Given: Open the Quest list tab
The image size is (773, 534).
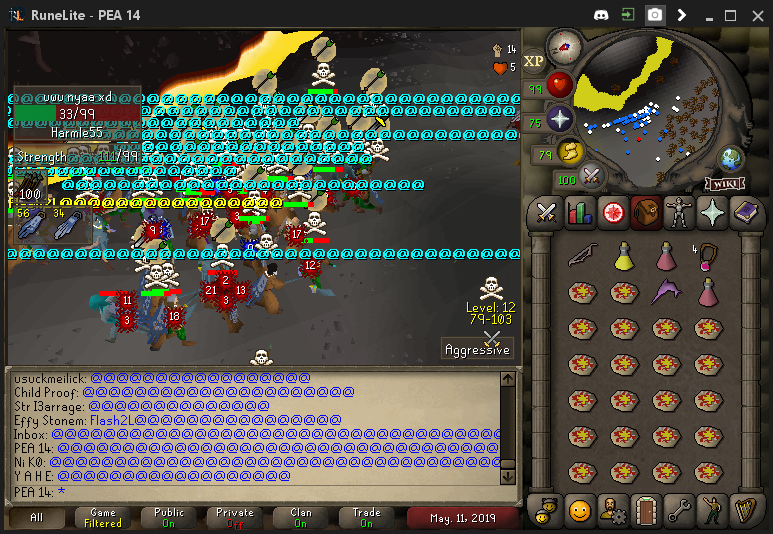Looking at the screenshot, I should tap(613, 212).
